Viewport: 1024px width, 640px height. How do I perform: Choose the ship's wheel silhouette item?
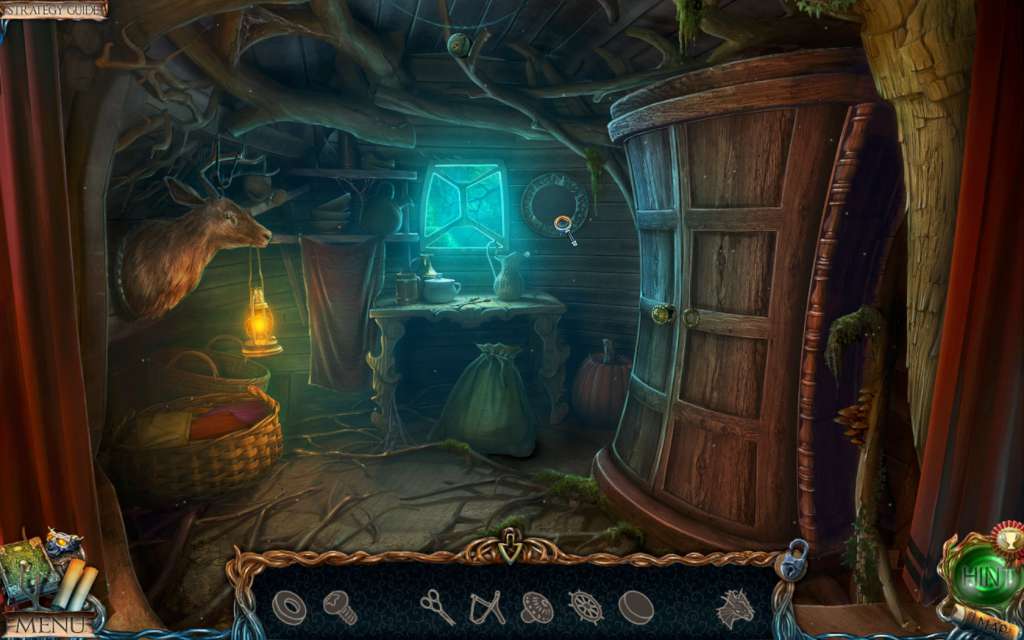coord(585,607)
